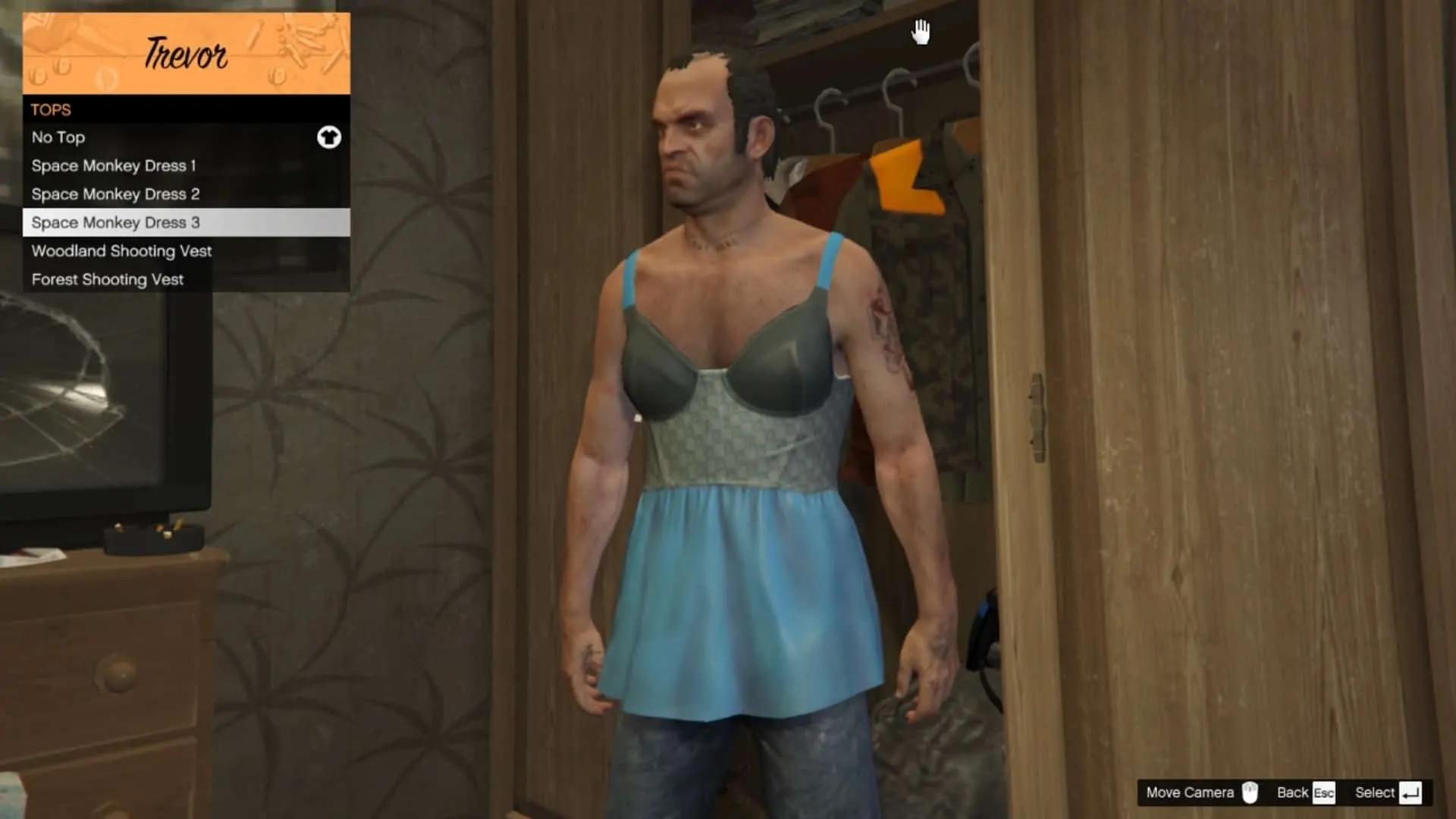Image resolution: width=1456 pixels, height=819 pixels.
Task: Choose the Woodland Shooting Vest
Action: [x=186, y=251]
